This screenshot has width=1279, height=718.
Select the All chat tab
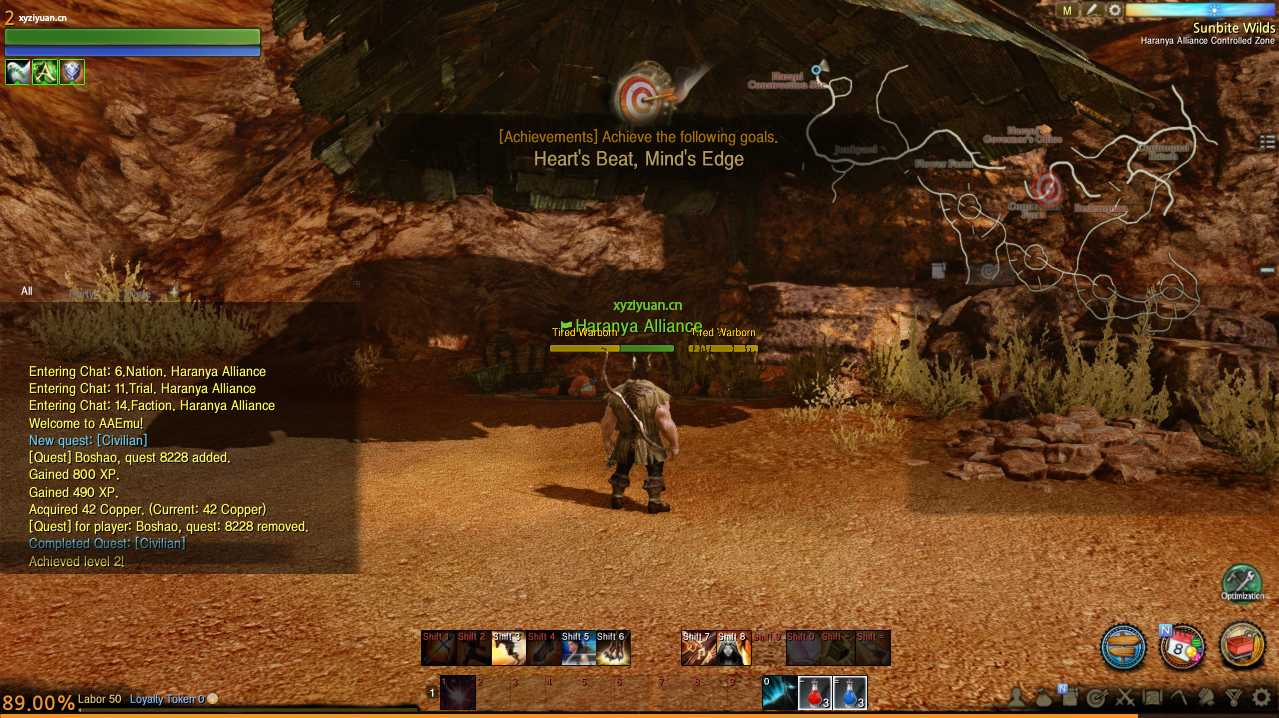(27, 292)
